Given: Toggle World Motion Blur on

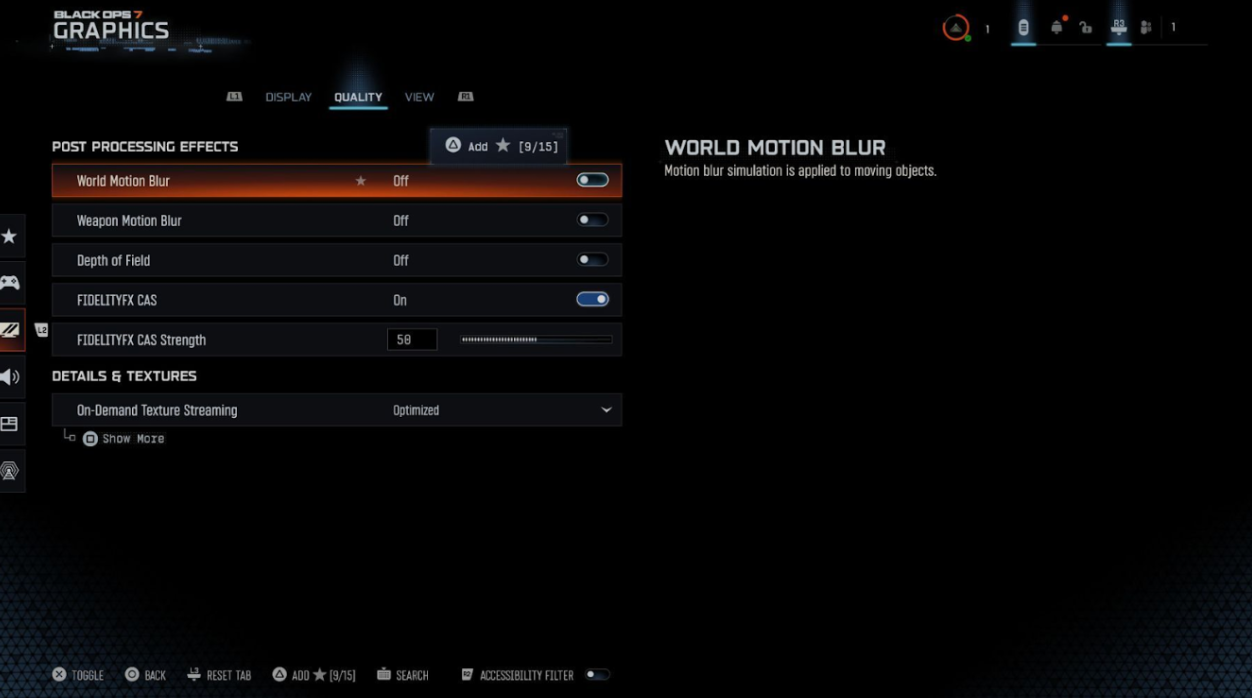Looking at the screenshot, I should tap(592, 181).
